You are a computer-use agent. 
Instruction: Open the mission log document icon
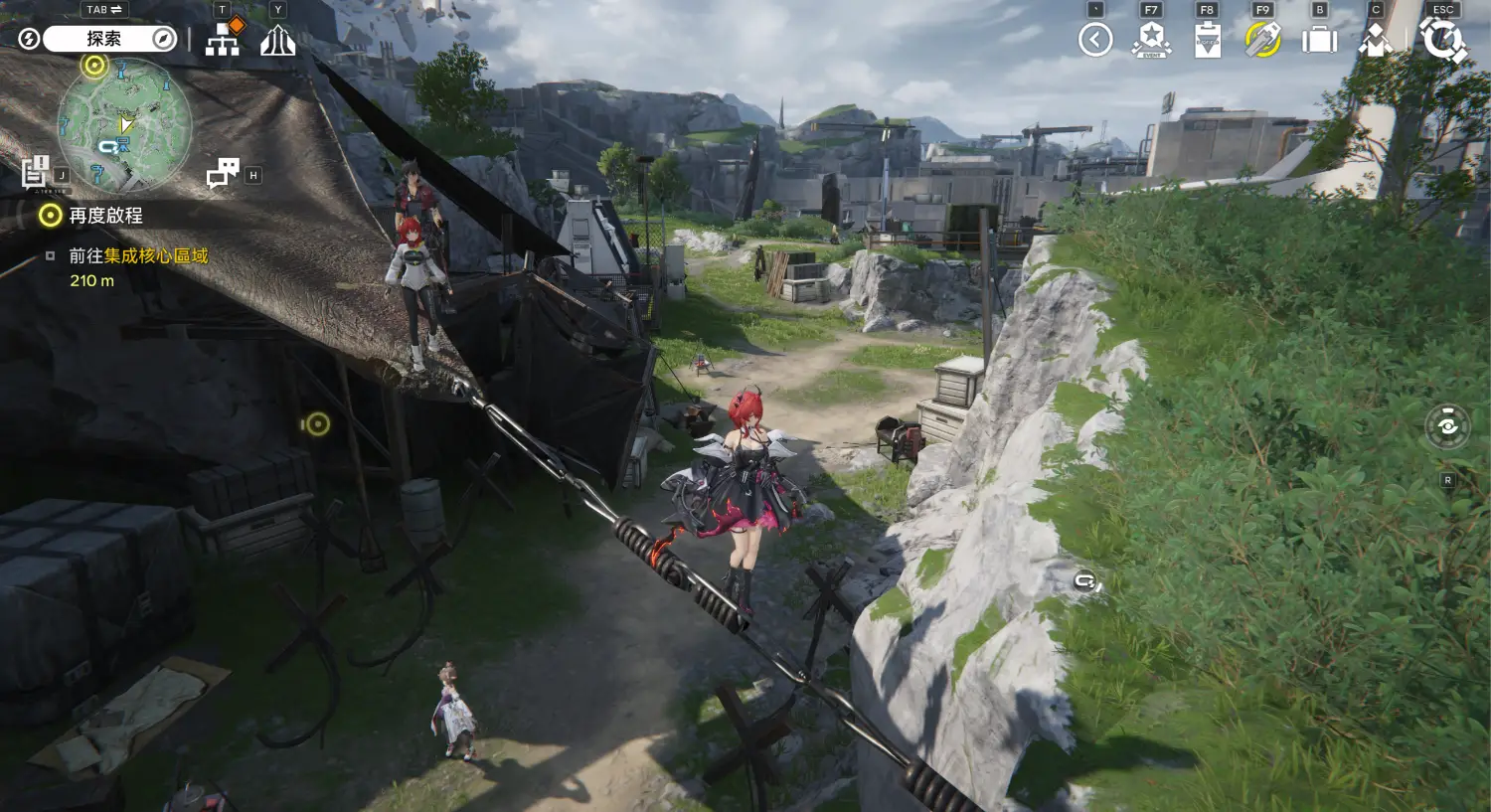pos(37,172)
